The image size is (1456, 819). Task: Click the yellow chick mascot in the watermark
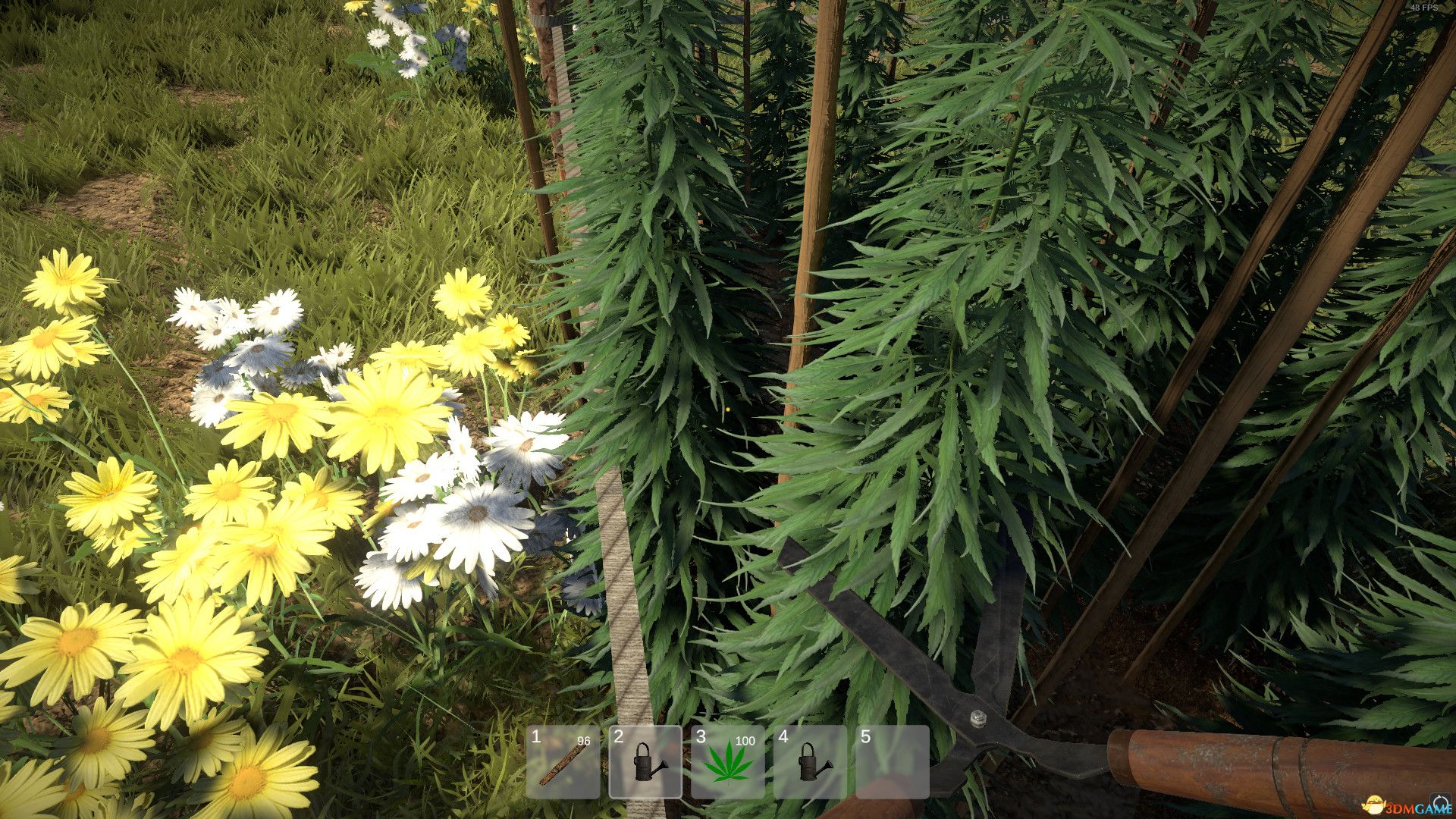point(1373,804)
